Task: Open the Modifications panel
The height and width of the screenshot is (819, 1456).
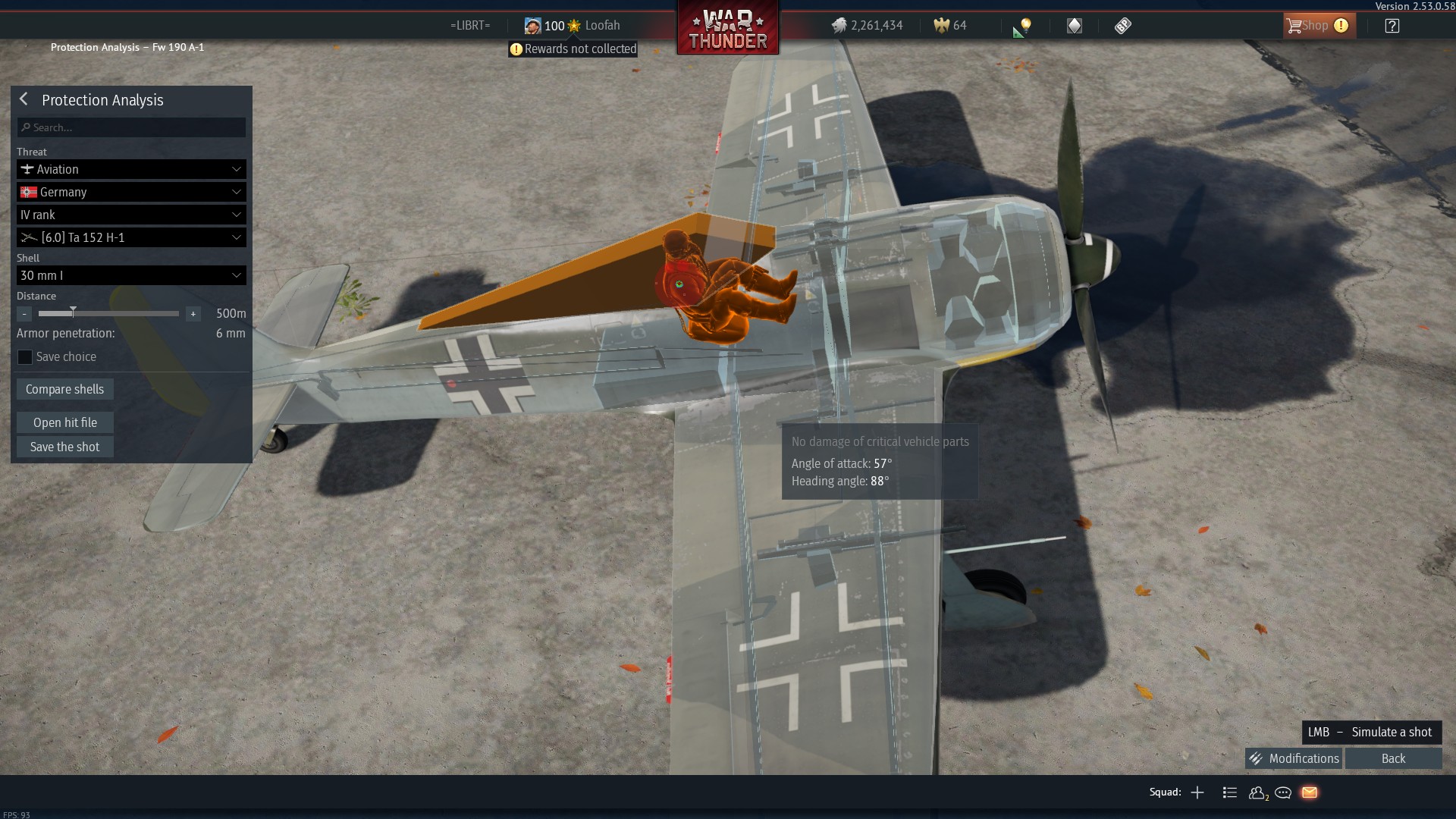Action: coord(1294,758)
